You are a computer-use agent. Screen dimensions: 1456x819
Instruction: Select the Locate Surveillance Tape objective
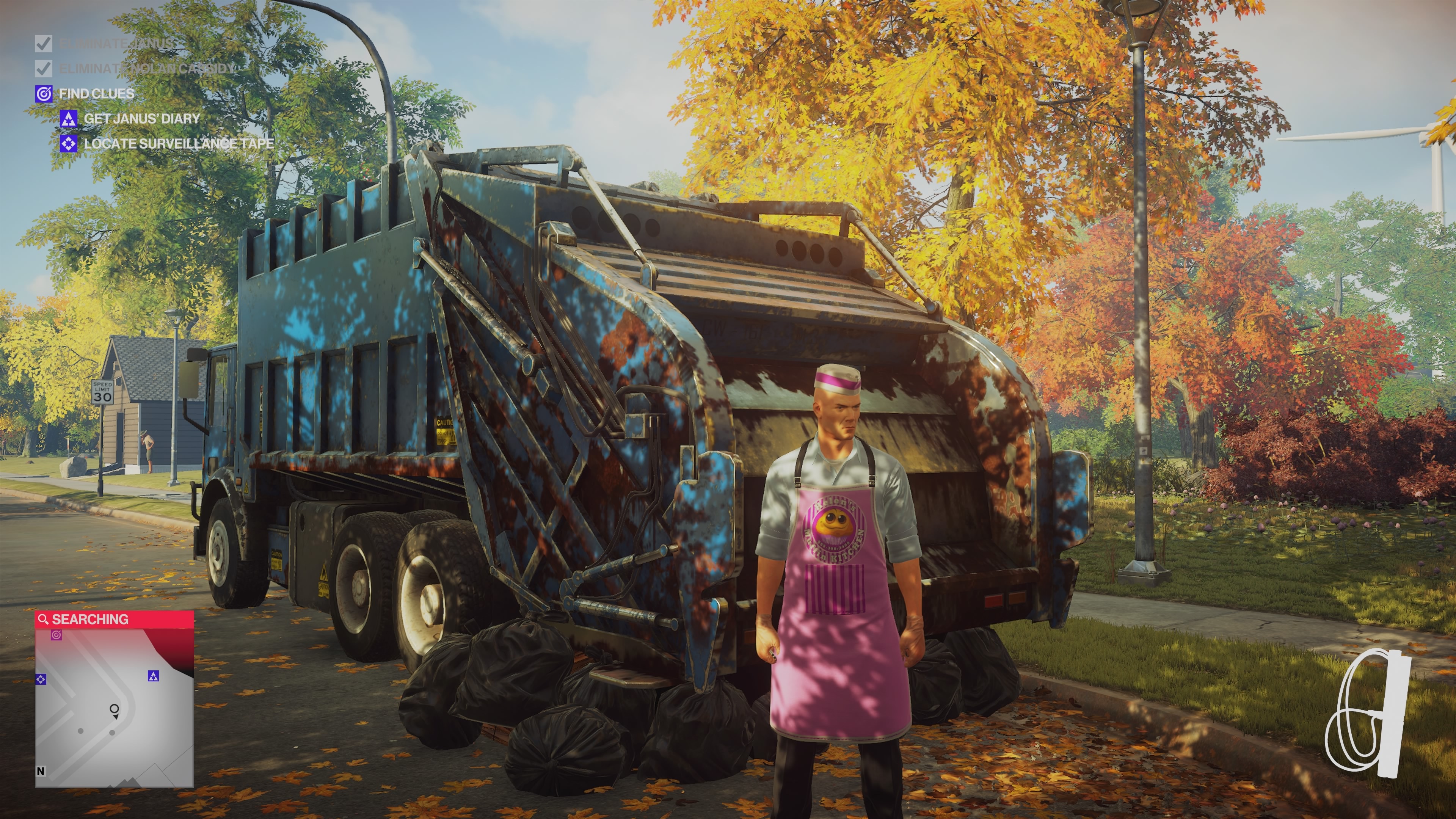click(178, 144)
